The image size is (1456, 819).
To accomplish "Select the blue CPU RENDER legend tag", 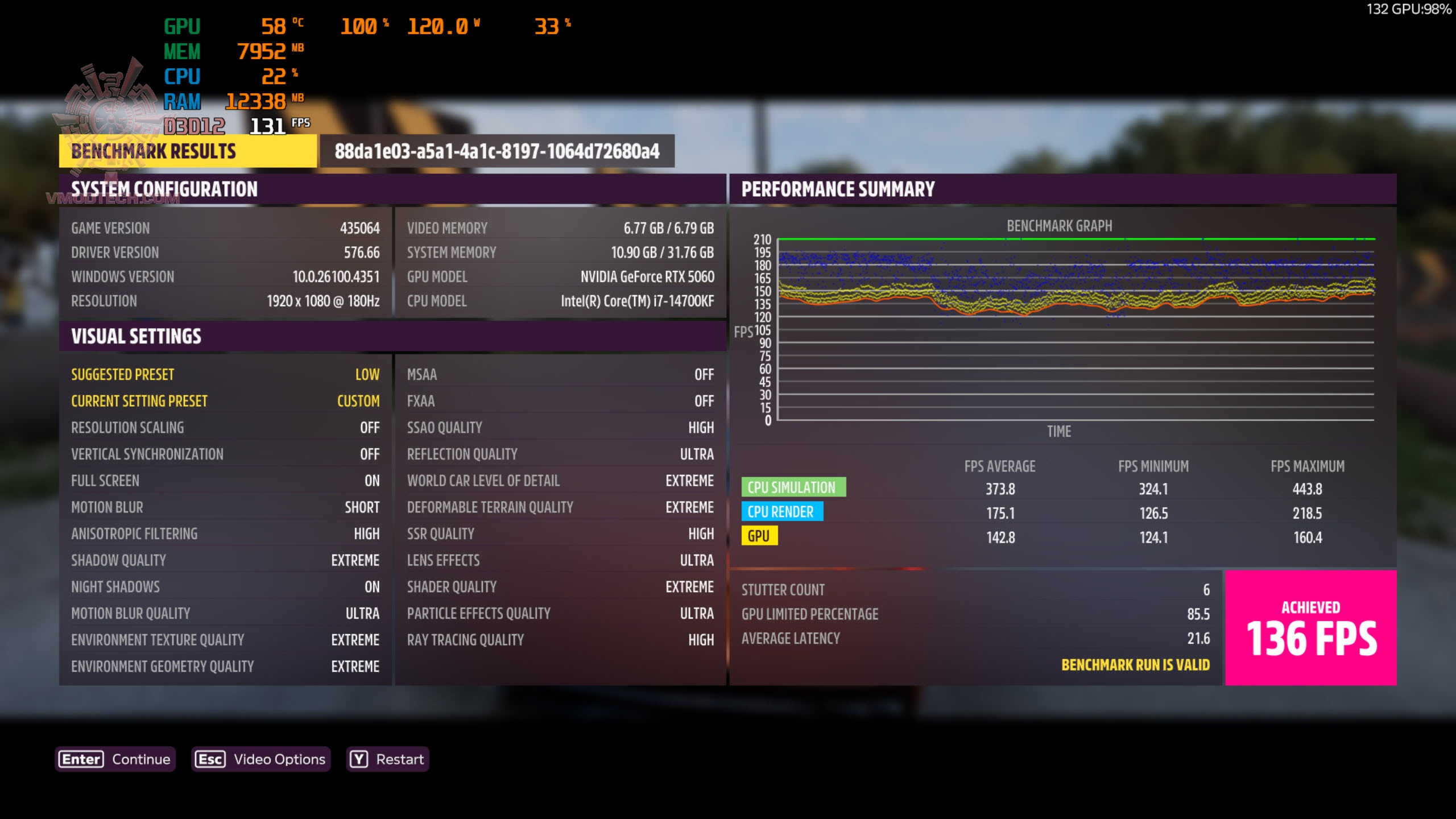I will point(783,511).
